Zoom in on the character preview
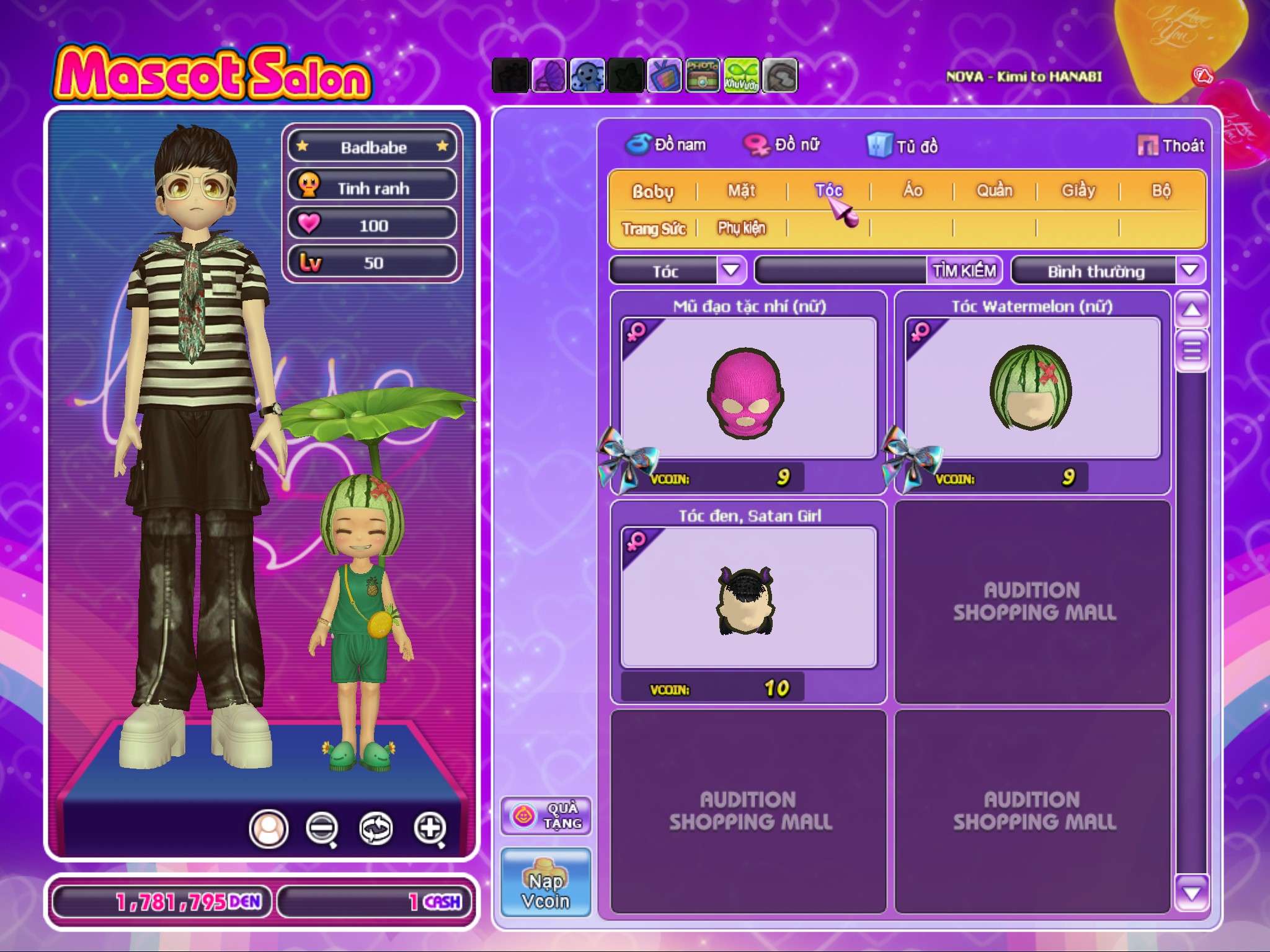Viewport: 1270px width, 952px height. point(430,827)
